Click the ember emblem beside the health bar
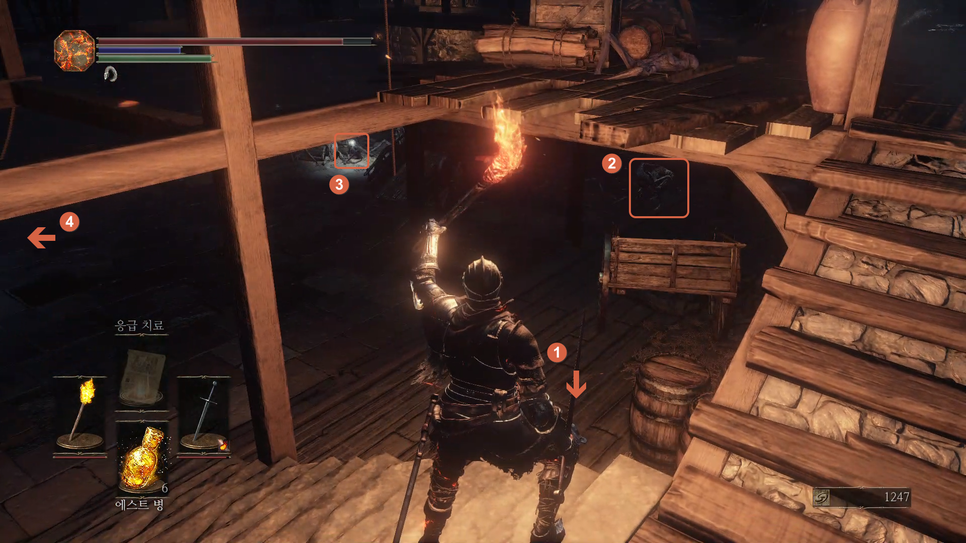The width and height of the screenshot is (966, 543). [x=74, y=50]
